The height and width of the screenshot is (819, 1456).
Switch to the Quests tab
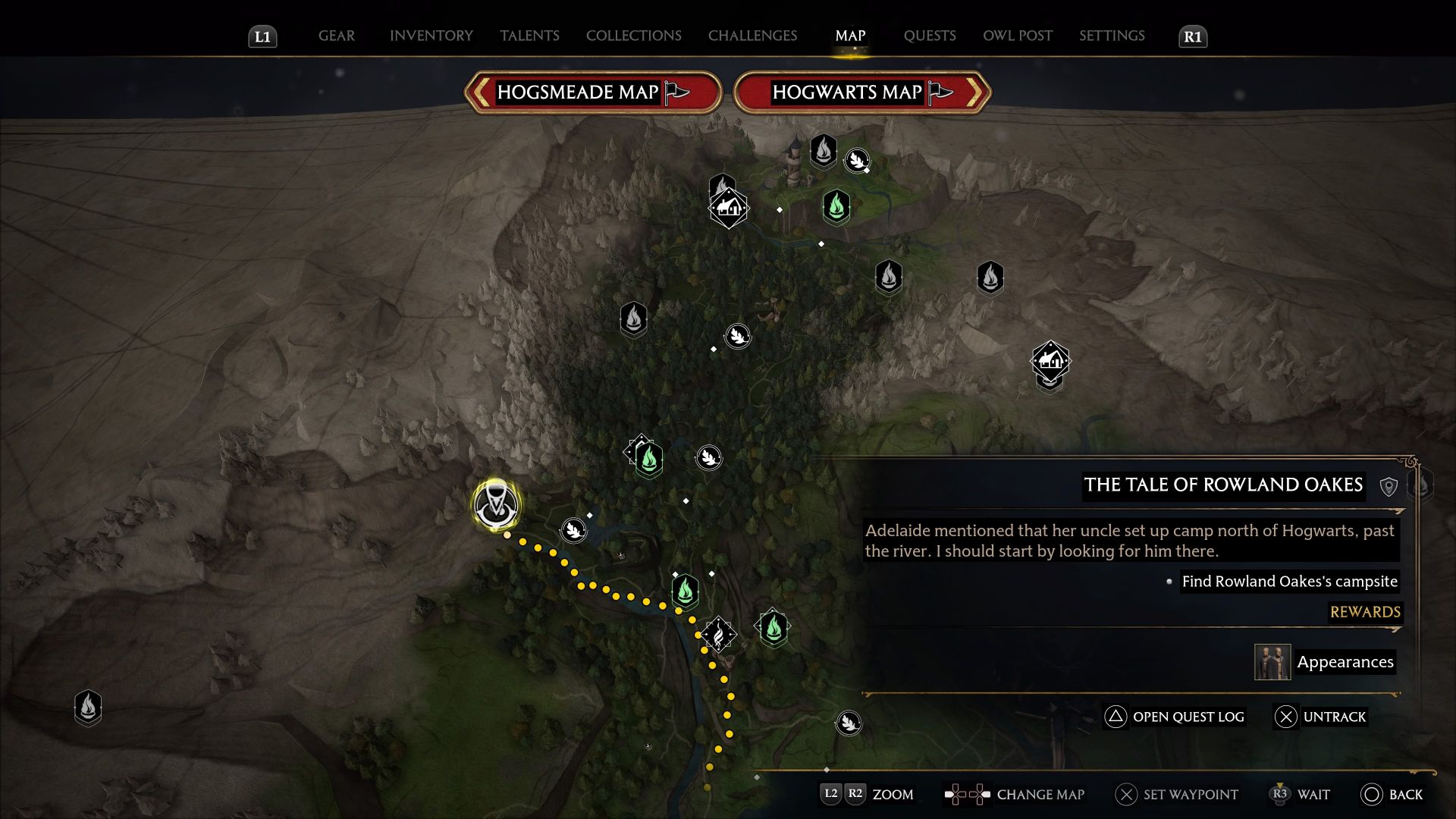pos(930,36)
